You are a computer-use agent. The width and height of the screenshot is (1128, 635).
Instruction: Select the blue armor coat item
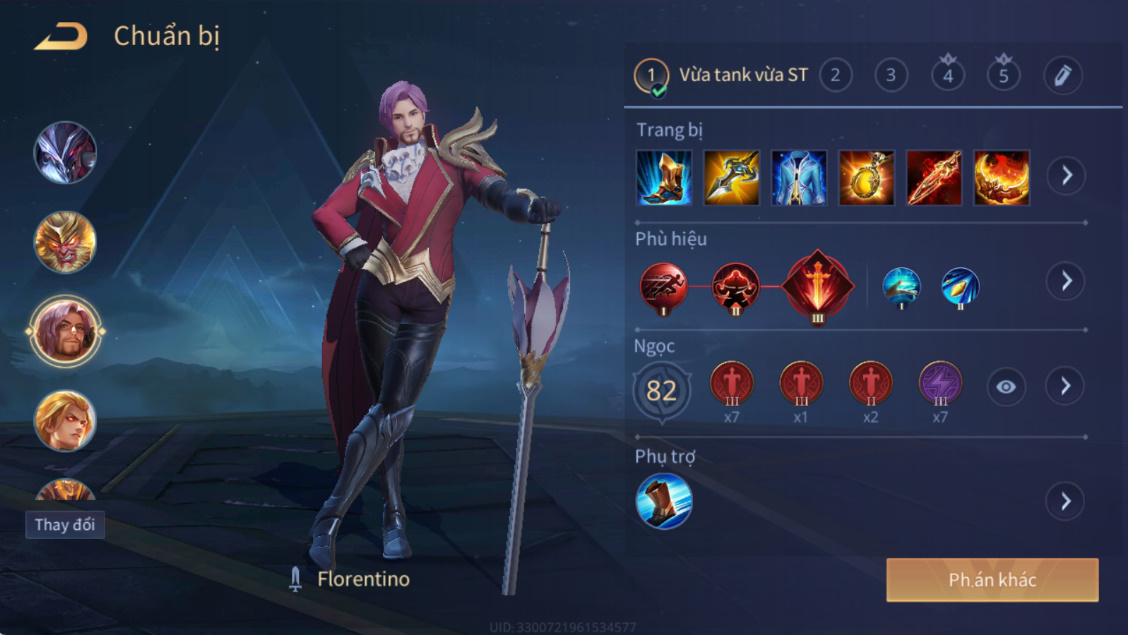click(x=799, y=177)
